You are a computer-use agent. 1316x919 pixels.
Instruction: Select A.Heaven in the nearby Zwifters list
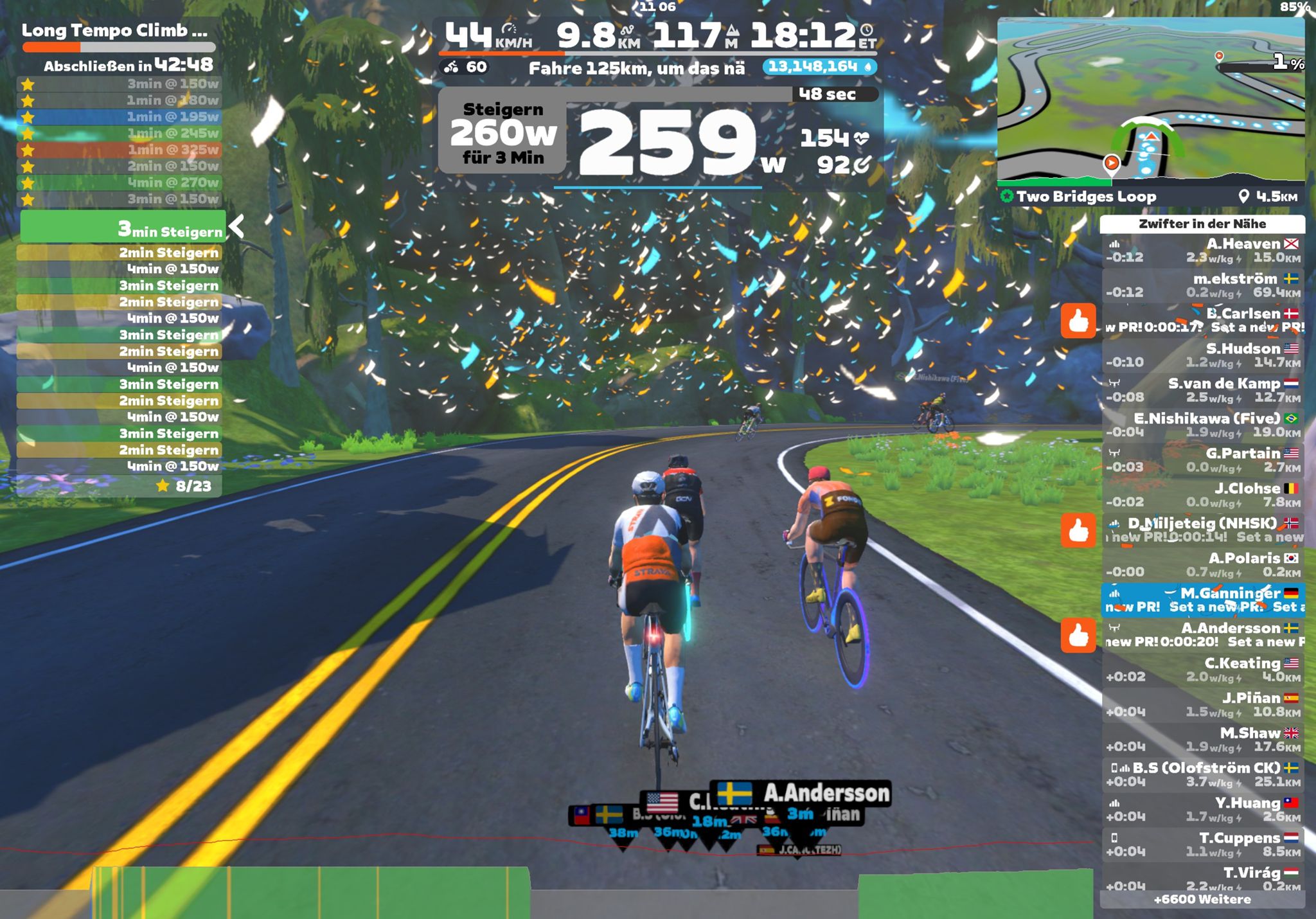[1202, 251]
